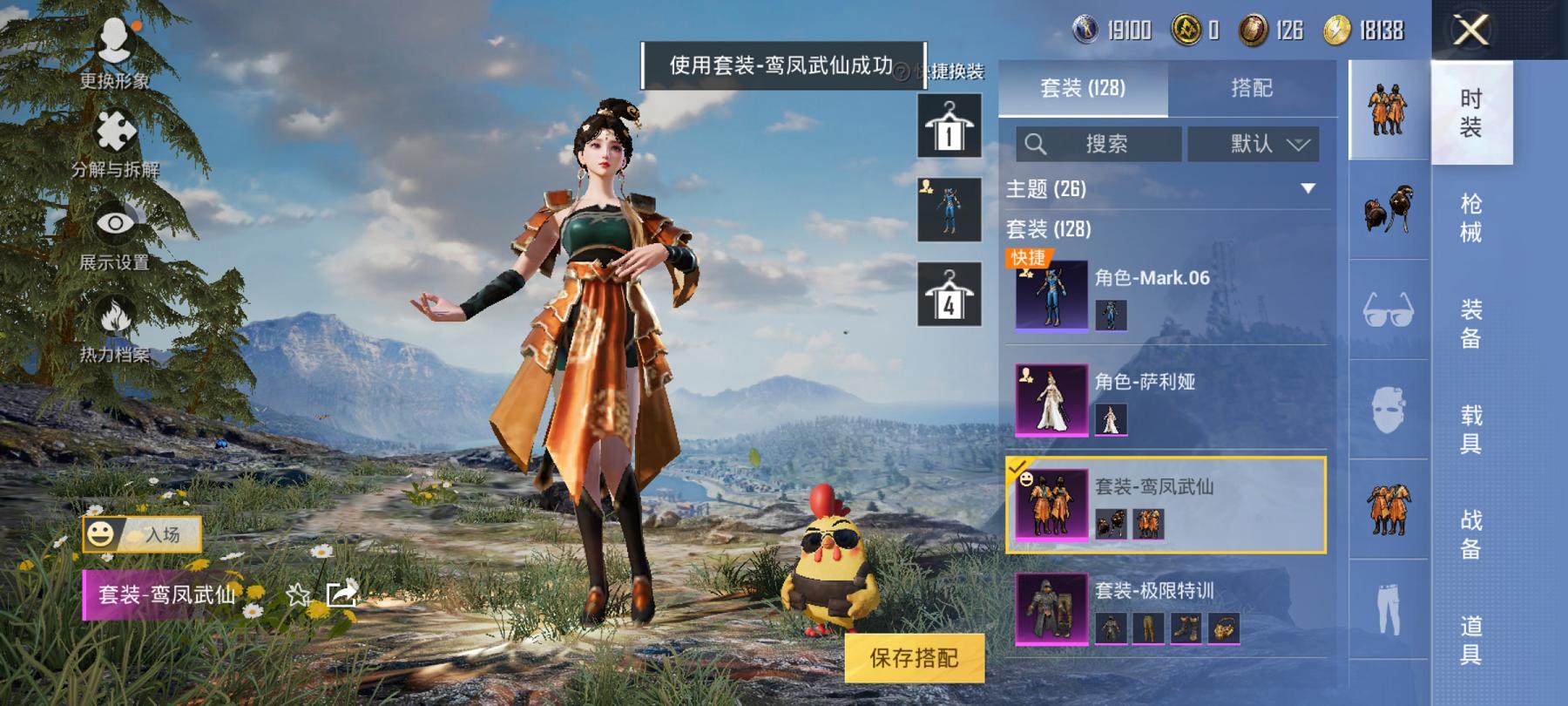Switch to the 枪械 category
Viewport: 1568px width, 706px height.
click(x=1470, y=218)
